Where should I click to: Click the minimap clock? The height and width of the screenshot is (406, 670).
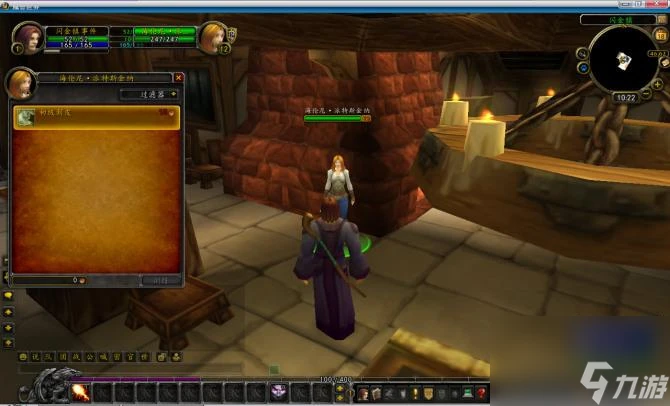point(626,98)
